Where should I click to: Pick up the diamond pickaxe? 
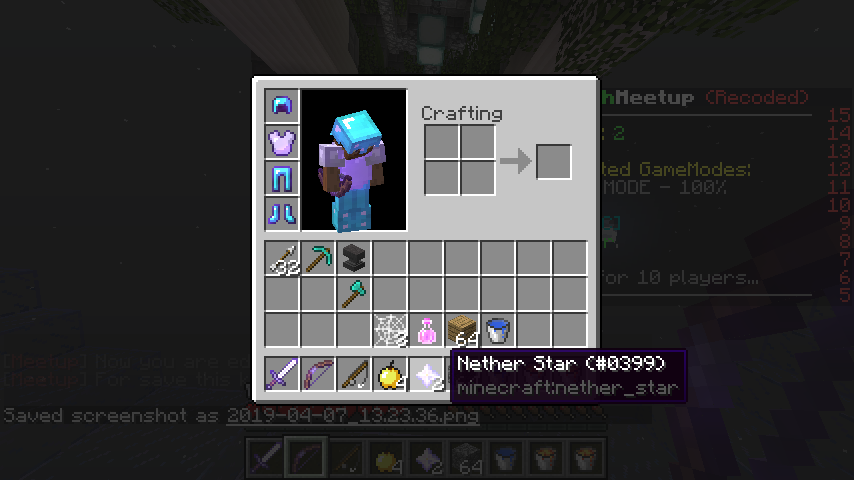point(318,258)
